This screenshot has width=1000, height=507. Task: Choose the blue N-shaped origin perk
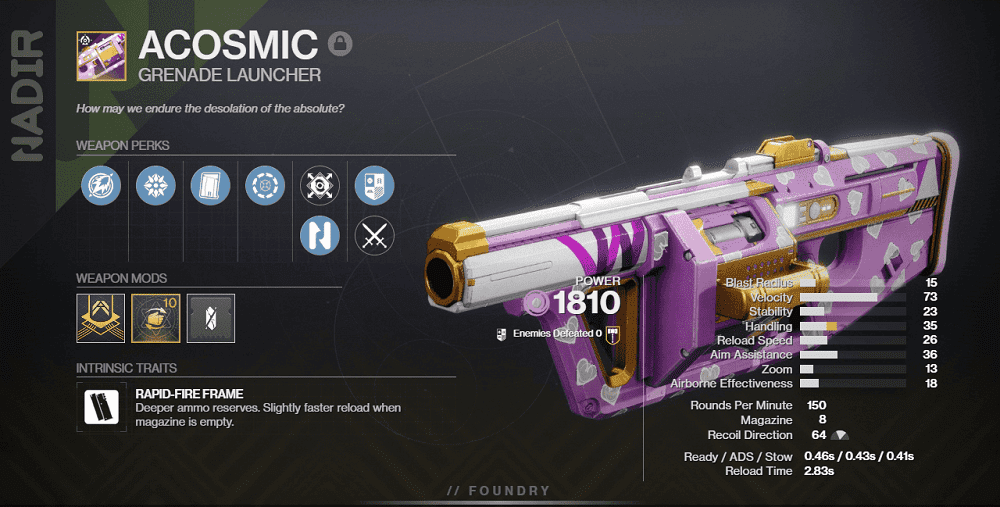pyautogui.click(x=320, y=236)
